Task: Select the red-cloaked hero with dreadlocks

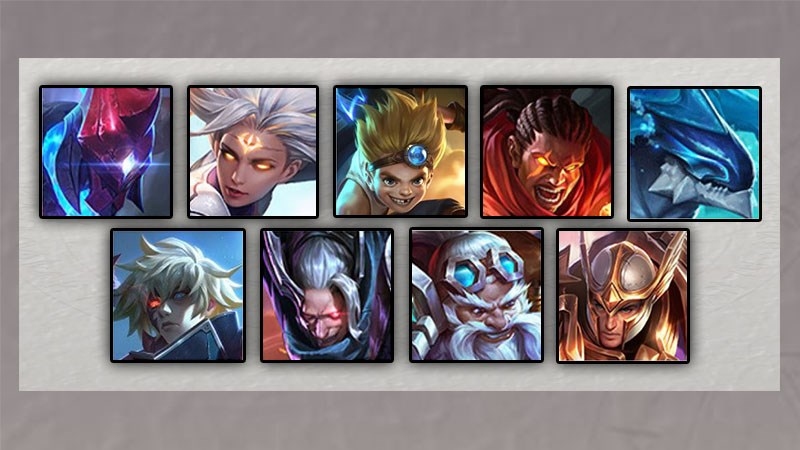Action: pyautogui.click(x=546, y=152)
